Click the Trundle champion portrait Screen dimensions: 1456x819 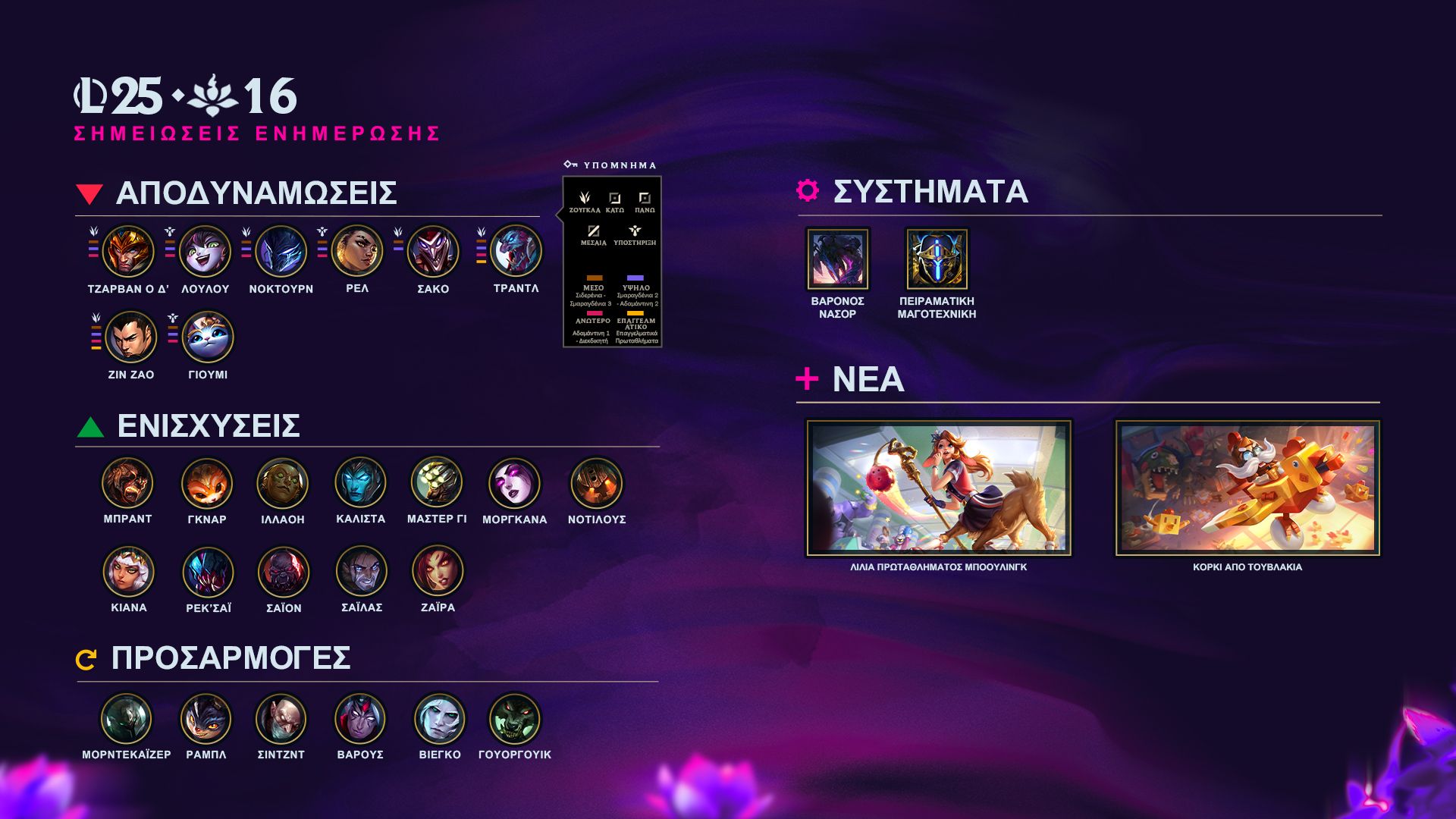point(516,252)
